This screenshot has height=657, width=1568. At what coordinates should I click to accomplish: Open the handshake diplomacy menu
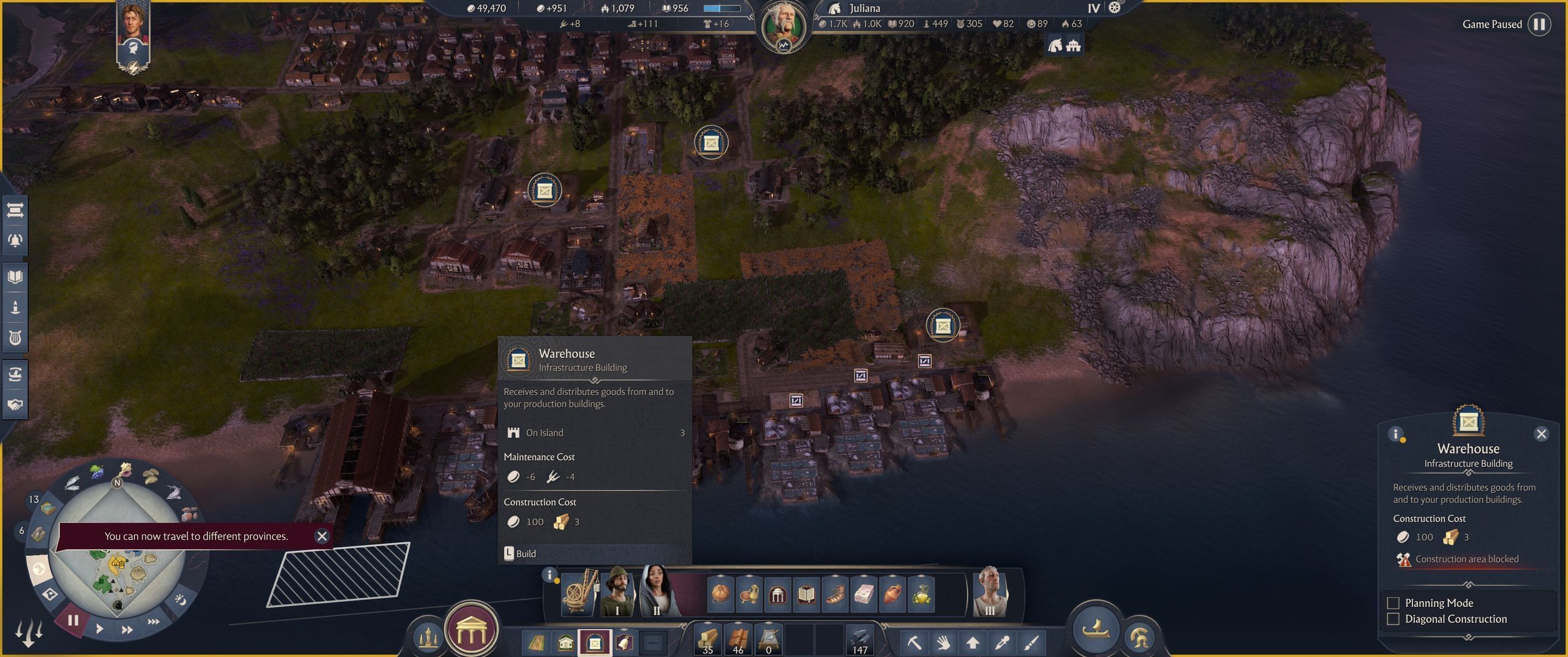(15, 404)
